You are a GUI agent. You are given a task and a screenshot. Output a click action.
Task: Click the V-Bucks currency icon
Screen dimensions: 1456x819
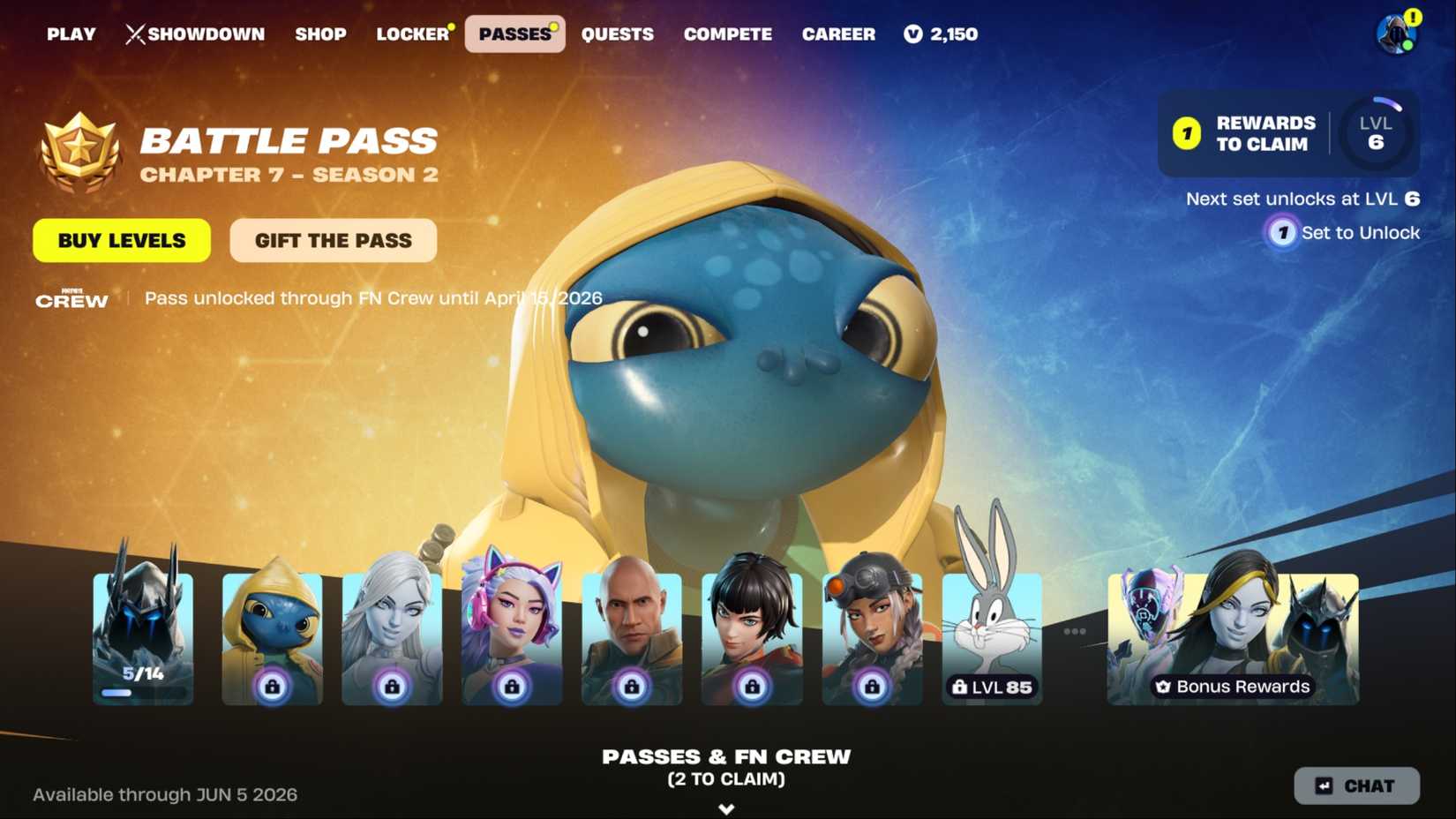click(913, 34)
